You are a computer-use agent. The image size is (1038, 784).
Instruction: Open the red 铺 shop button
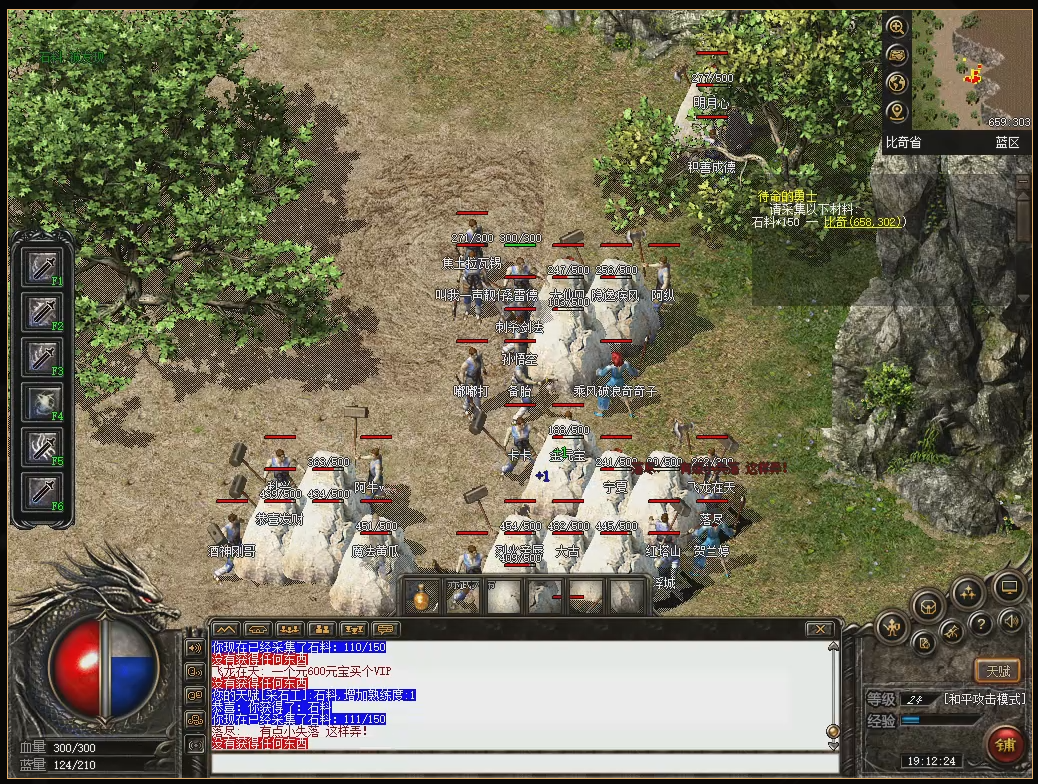coord(1004,745)
